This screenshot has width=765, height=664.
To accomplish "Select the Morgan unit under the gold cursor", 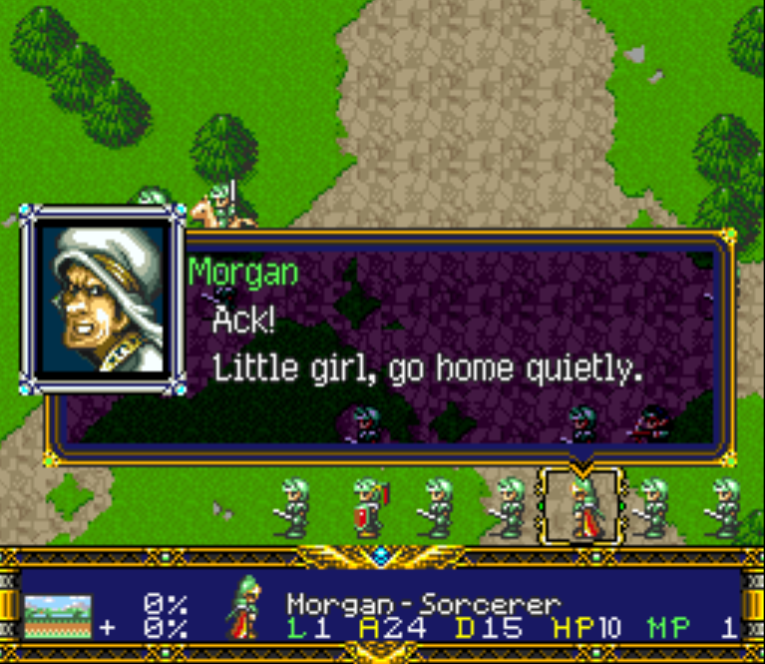I will (583, 507).
